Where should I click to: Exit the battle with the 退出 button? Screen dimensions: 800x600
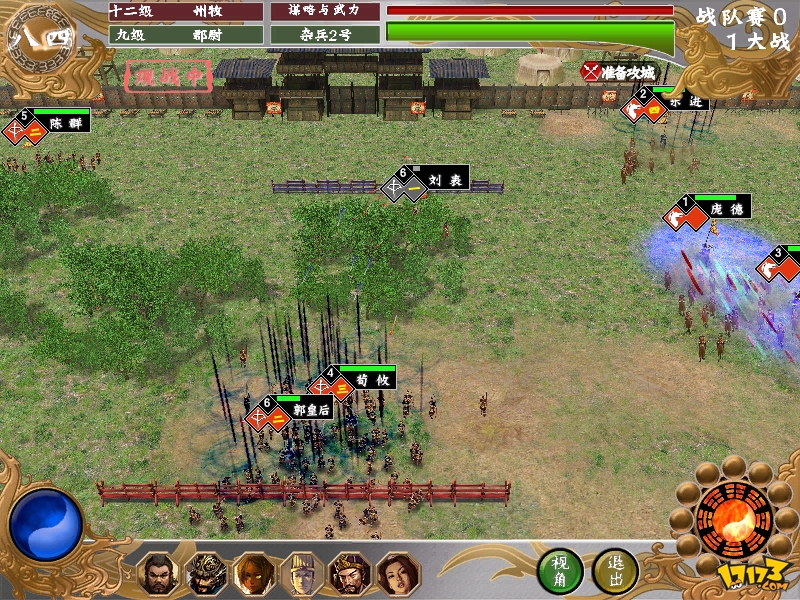(x=615, y=571)
